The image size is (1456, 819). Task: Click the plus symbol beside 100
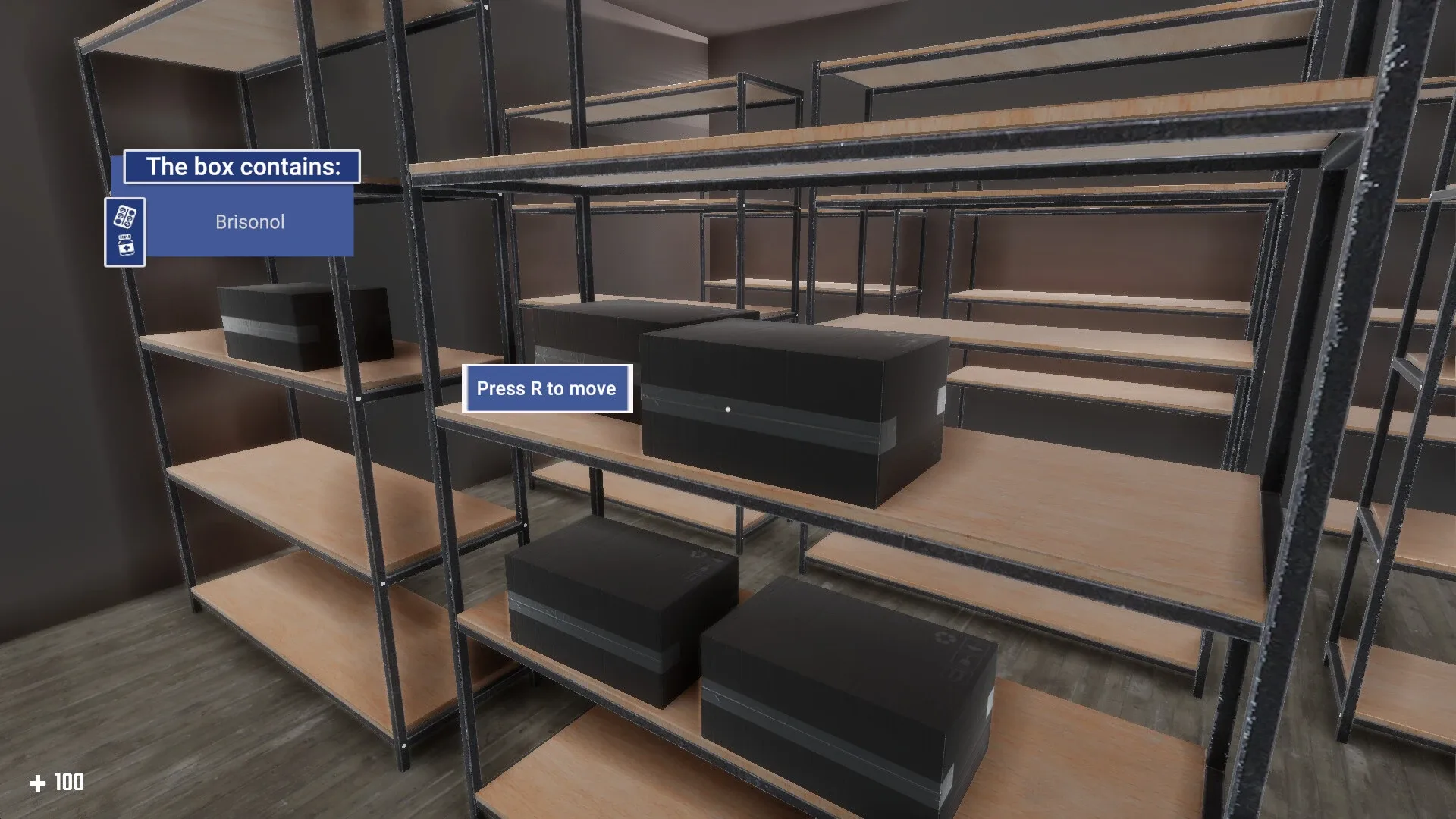point(39,783)
